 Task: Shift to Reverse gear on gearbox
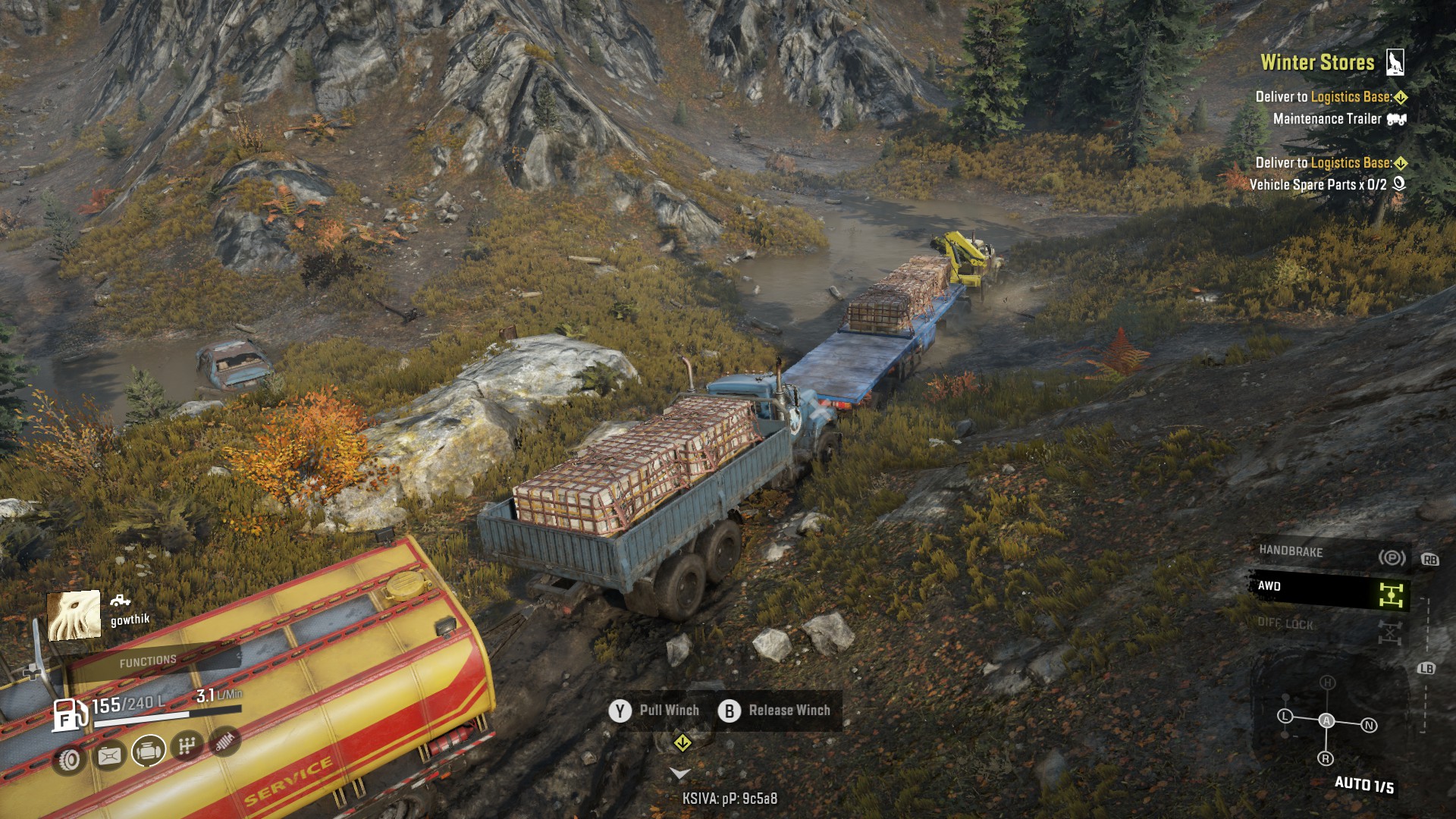1326,758
